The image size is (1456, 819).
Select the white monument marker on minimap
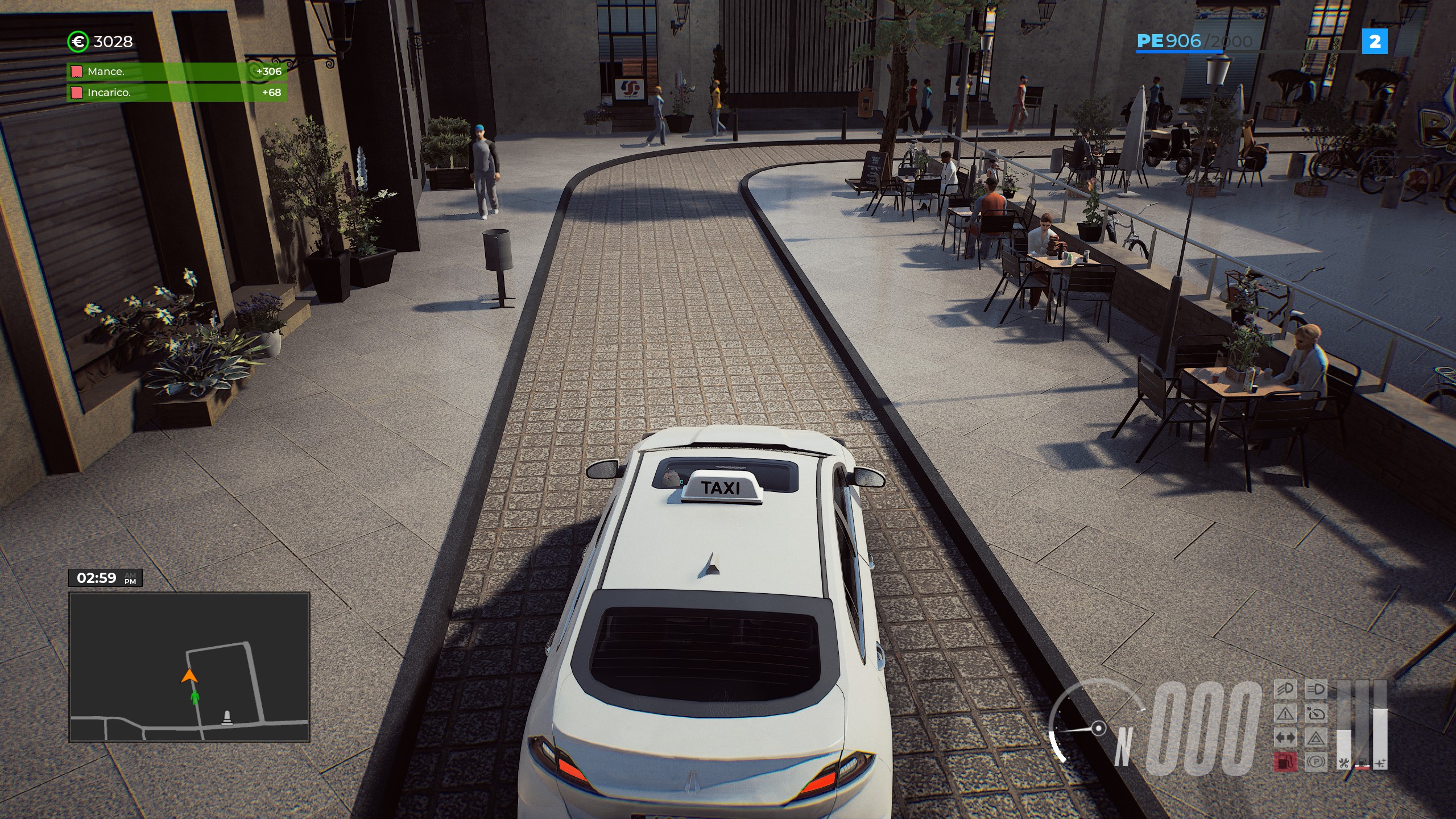click(227, 718)
